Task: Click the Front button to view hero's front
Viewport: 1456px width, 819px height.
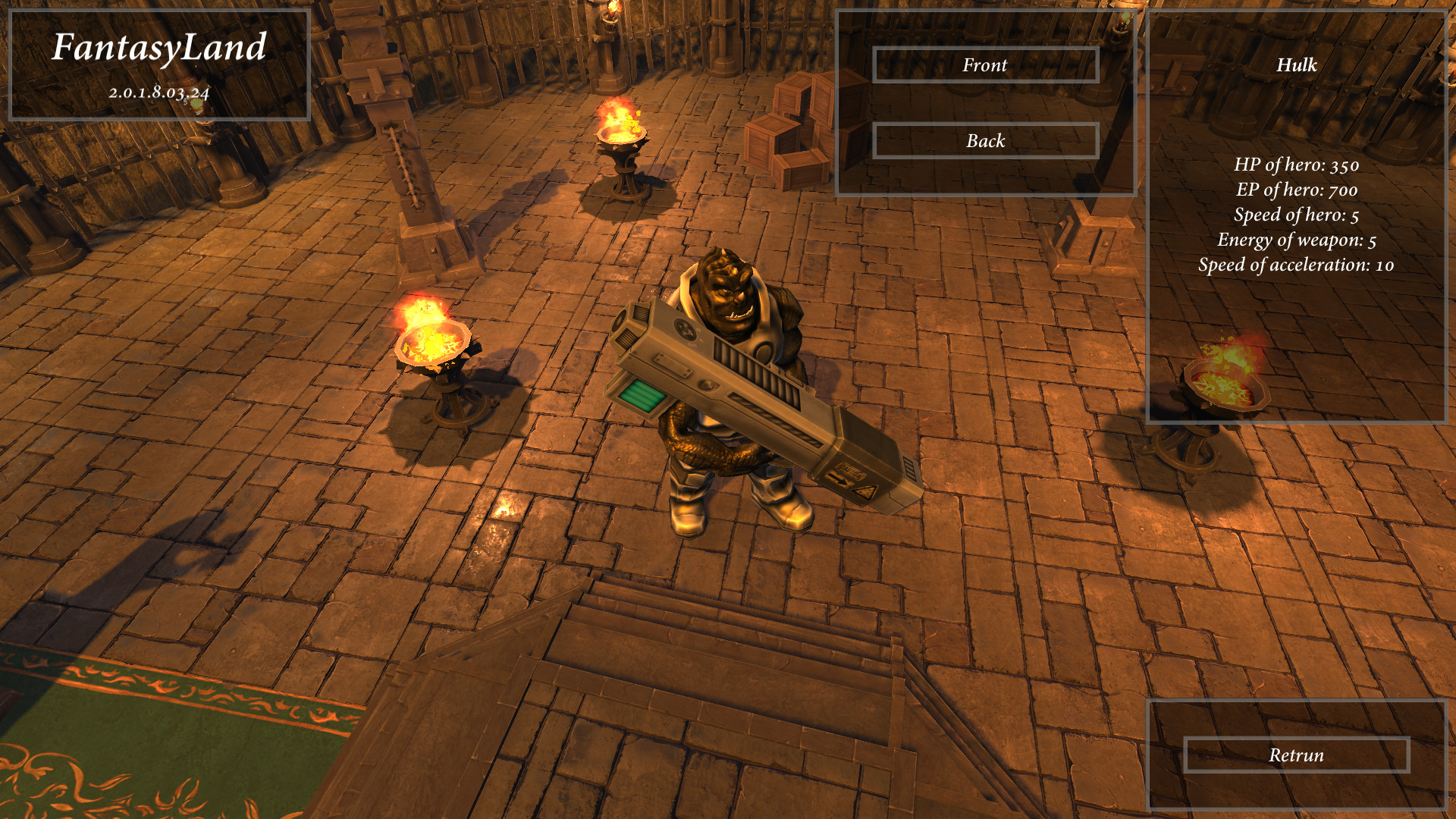Action: pos(985,65)
